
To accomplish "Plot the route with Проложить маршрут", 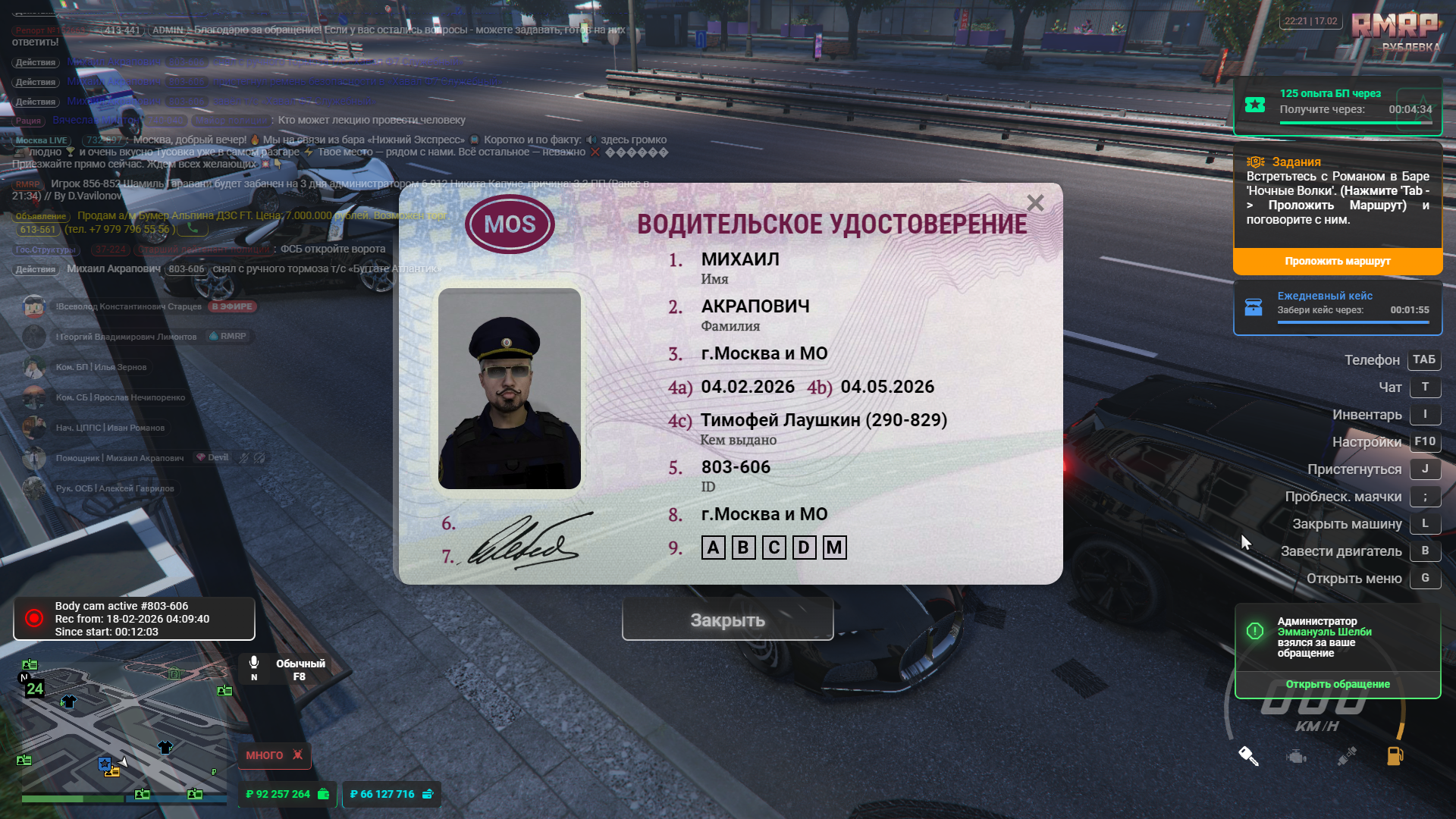I will tap(1337, 261).
